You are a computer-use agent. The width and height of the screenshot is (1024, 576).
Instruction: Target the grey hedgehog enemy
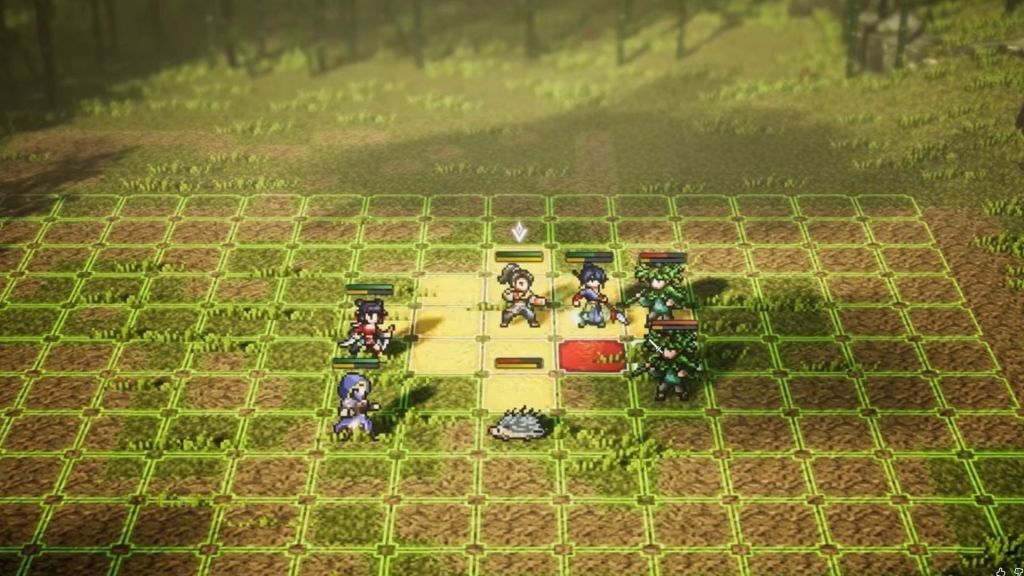pyautogui.click(x=519, y=425)
